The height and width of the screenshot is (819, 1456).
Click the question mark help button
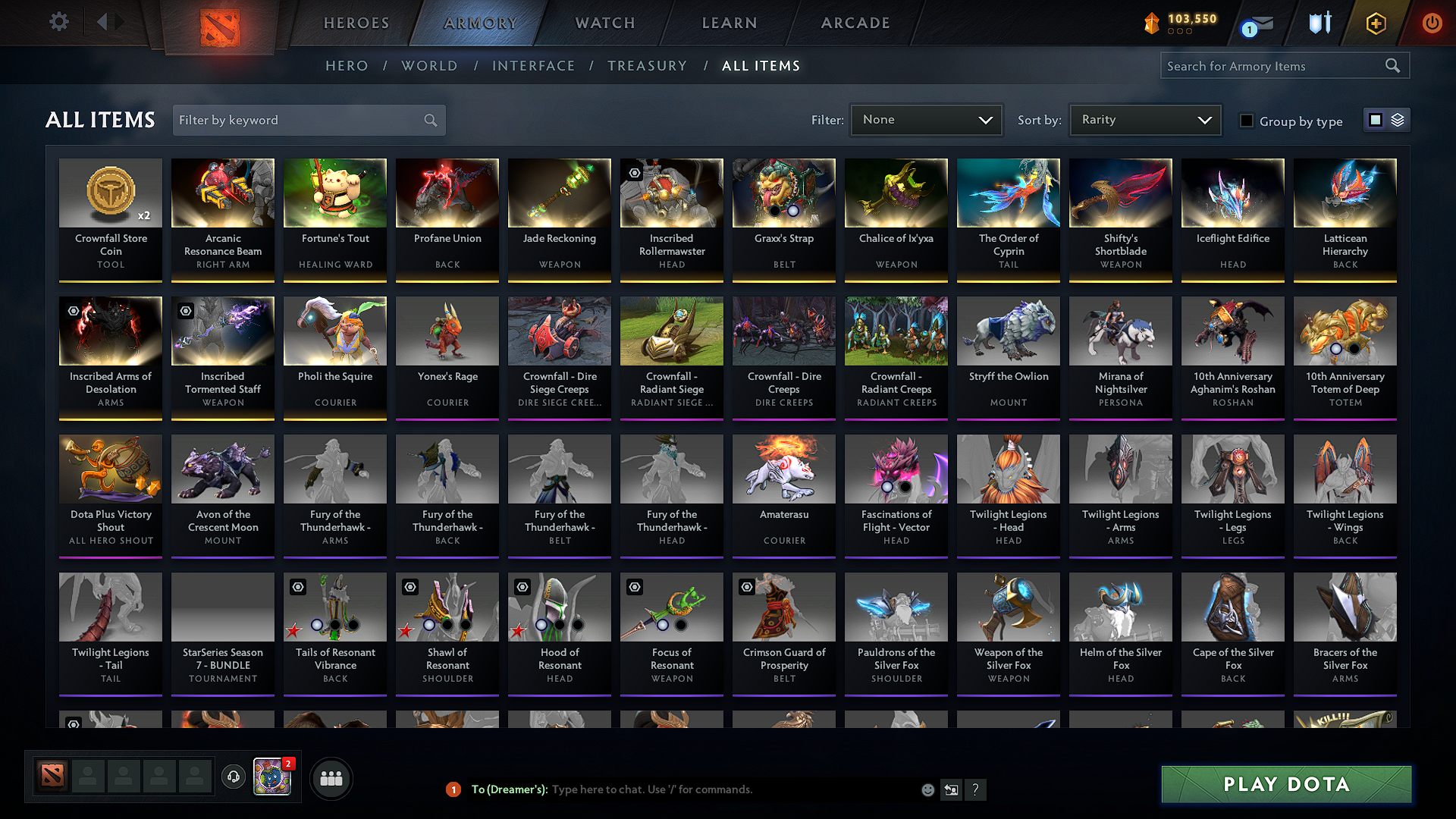pos(976,789)
